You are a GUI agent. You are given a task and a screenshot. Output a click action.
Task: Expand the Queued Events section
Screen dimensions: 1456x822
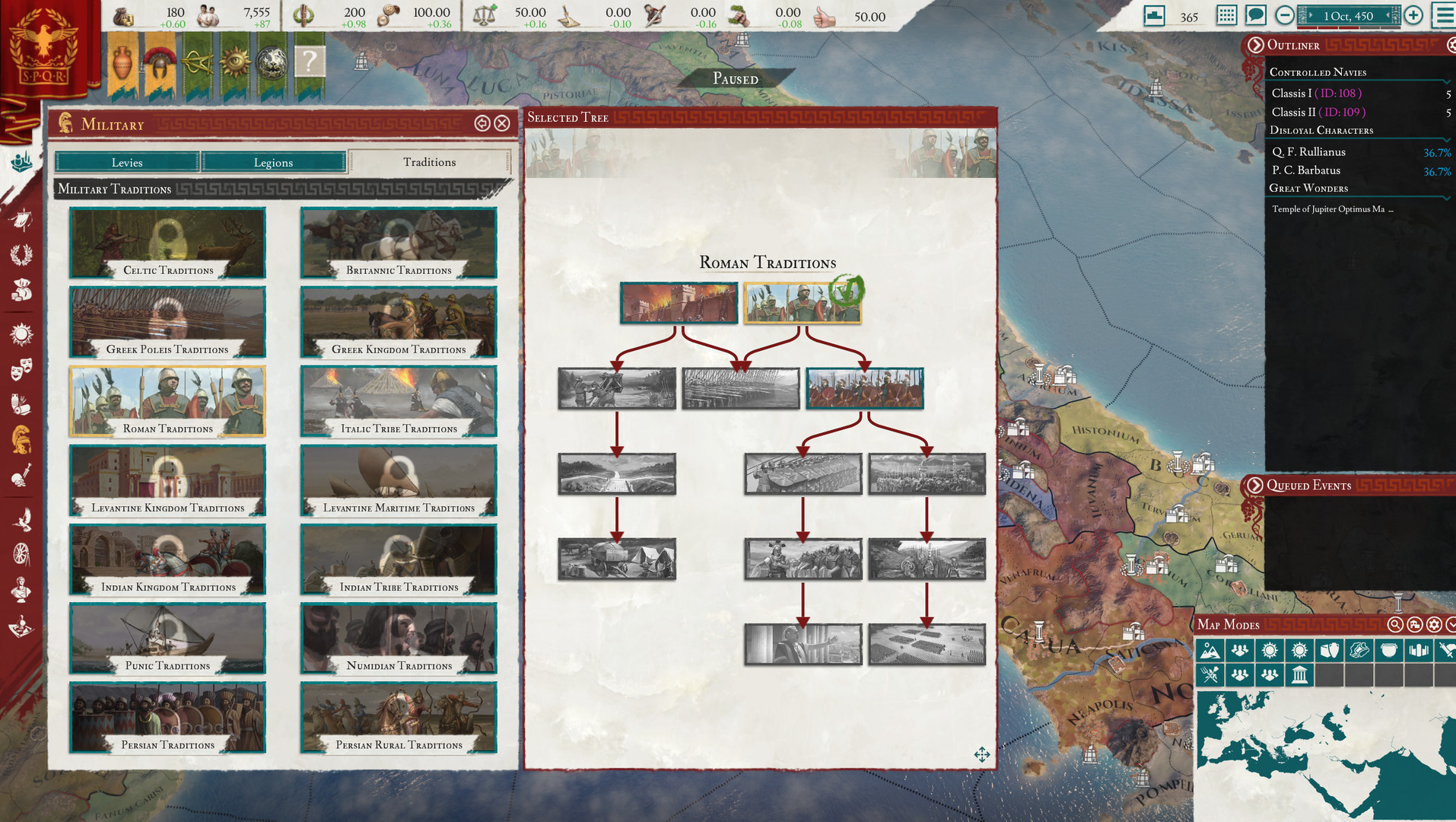pos(1255,485)
